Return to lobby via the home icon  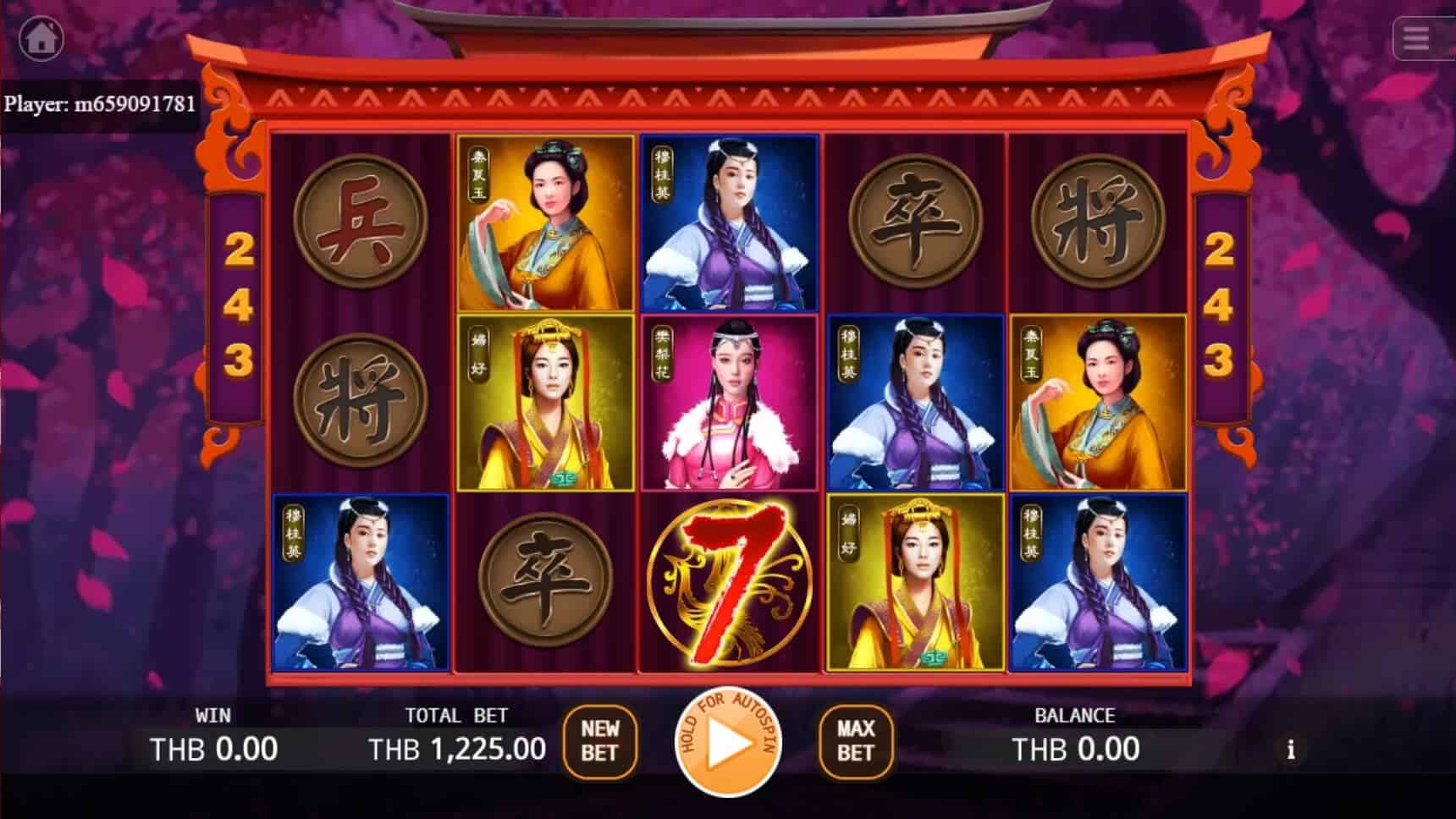pyautogui.click(x=41, y=38)
